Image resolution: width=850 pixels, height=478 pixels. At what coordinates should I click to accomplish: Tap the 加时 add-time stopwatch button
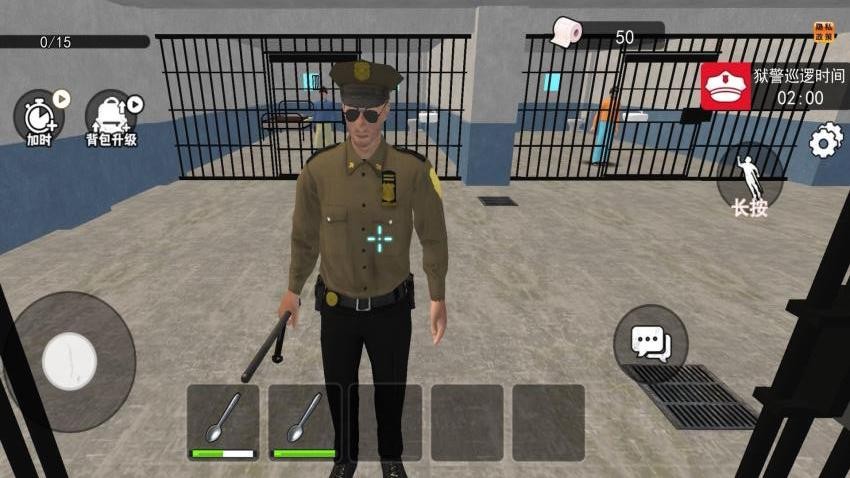(x=39, y=116)
